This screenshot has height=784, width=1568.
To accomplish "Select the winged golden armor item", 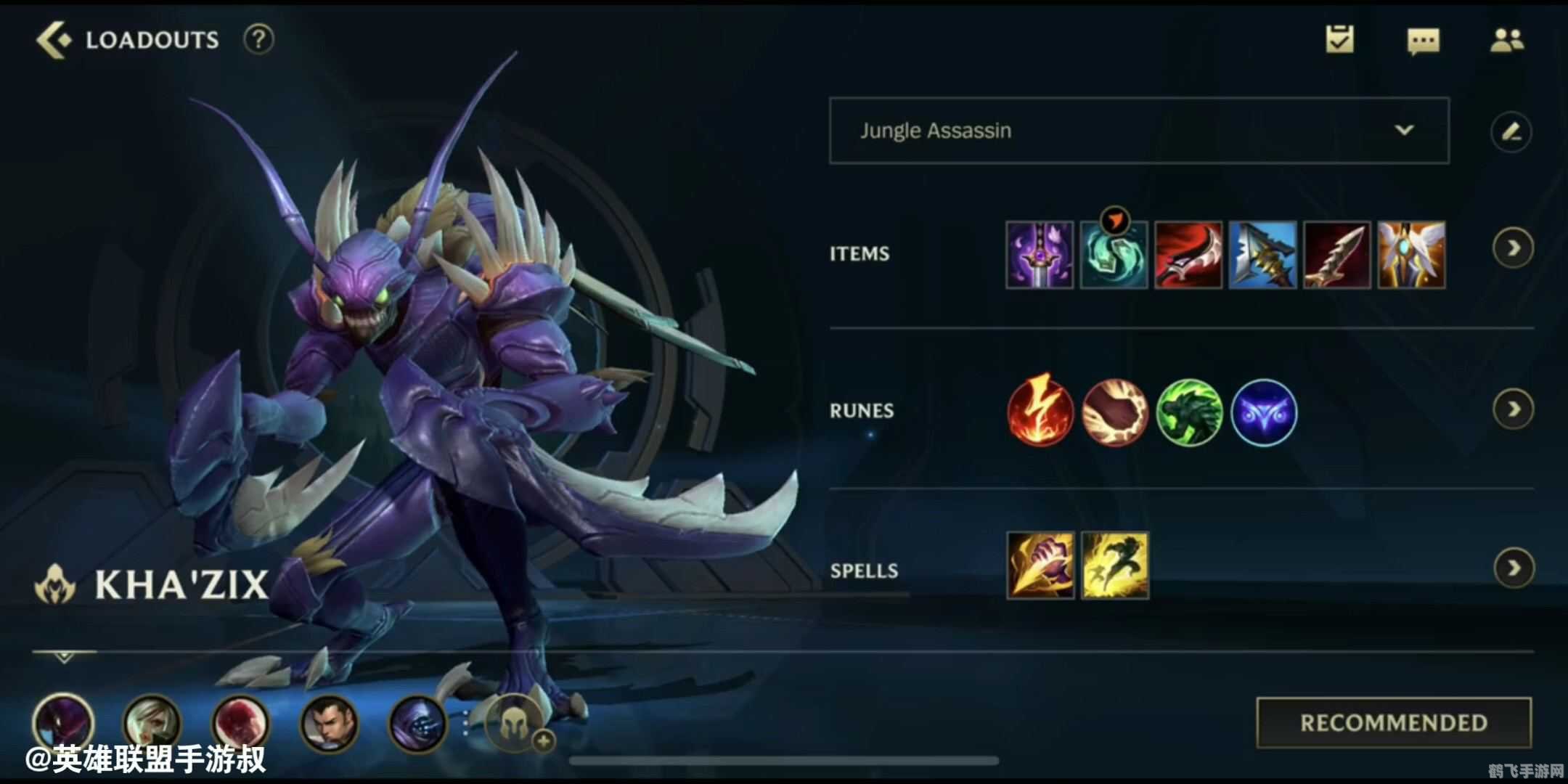I will [x=1411, y=255].
